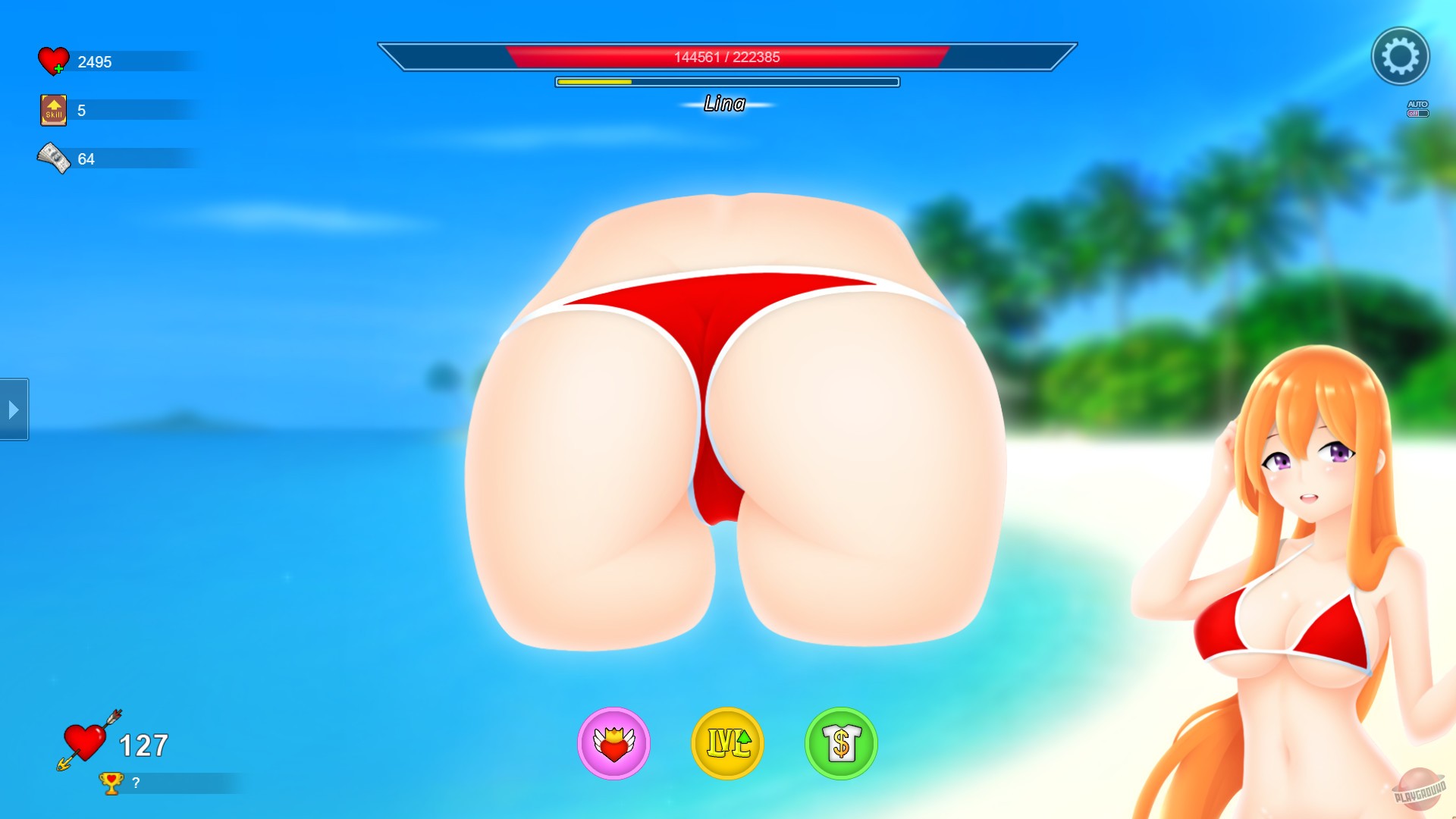Click Lina's red health bar at the top

pyautogui.click(x=724, y=56)
